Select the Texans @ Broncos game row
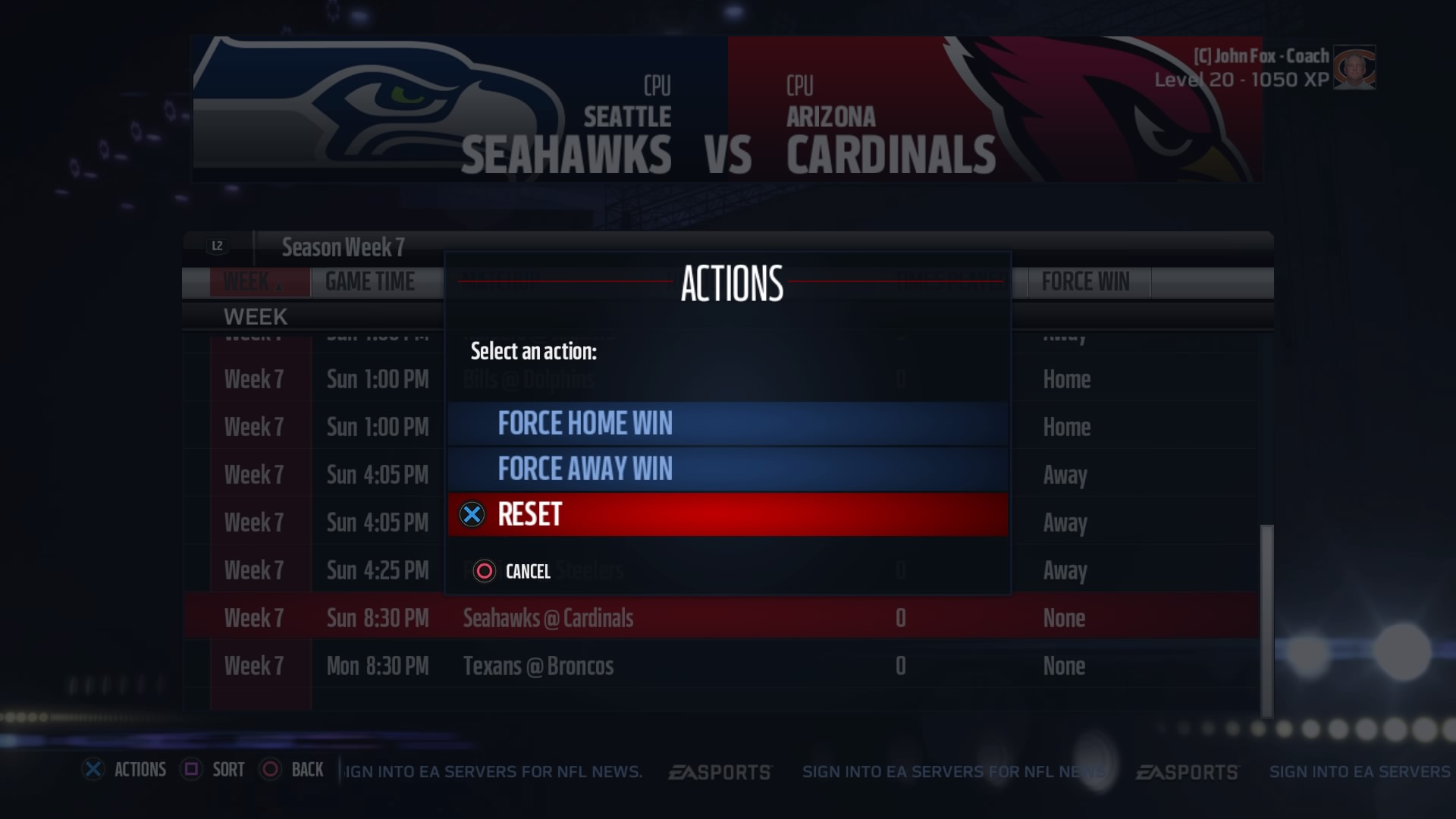1456x819 pixels. point(720,666)
